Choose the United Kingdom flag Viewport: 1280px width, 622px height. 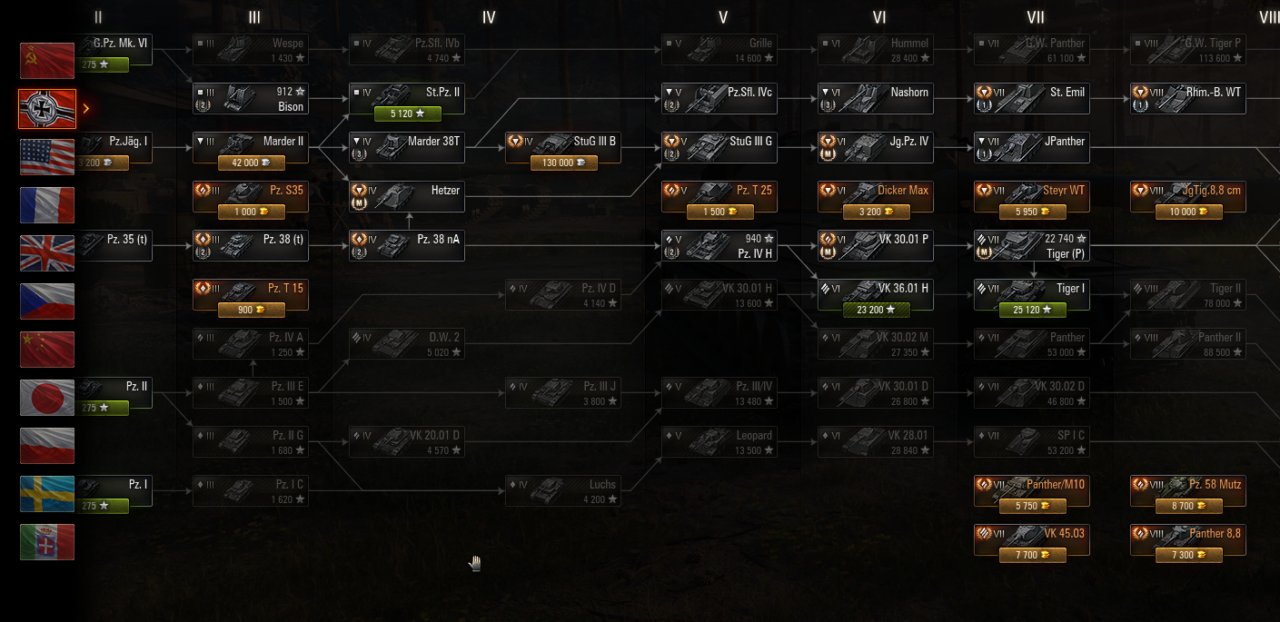[47, 253]
